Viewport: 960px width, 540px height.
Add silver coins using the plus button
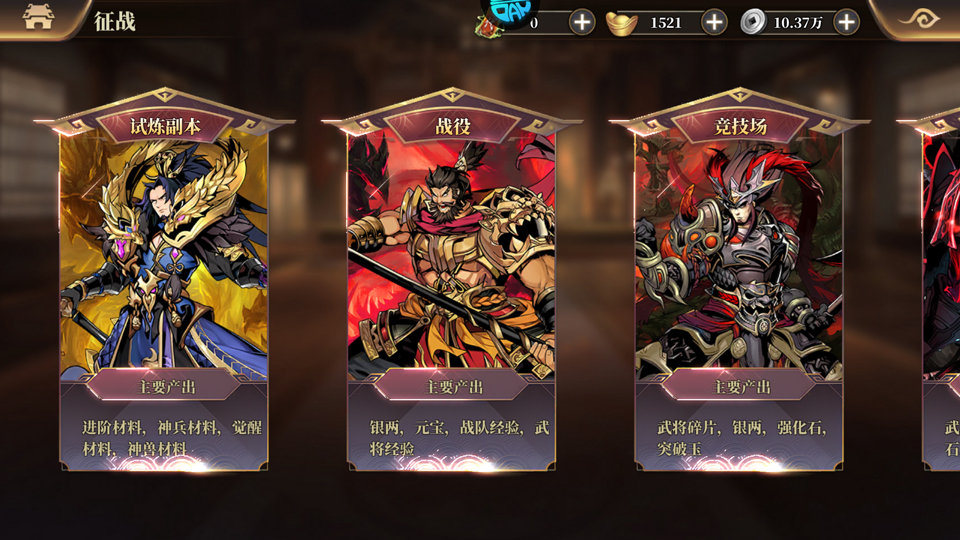(x=846, y=22)
